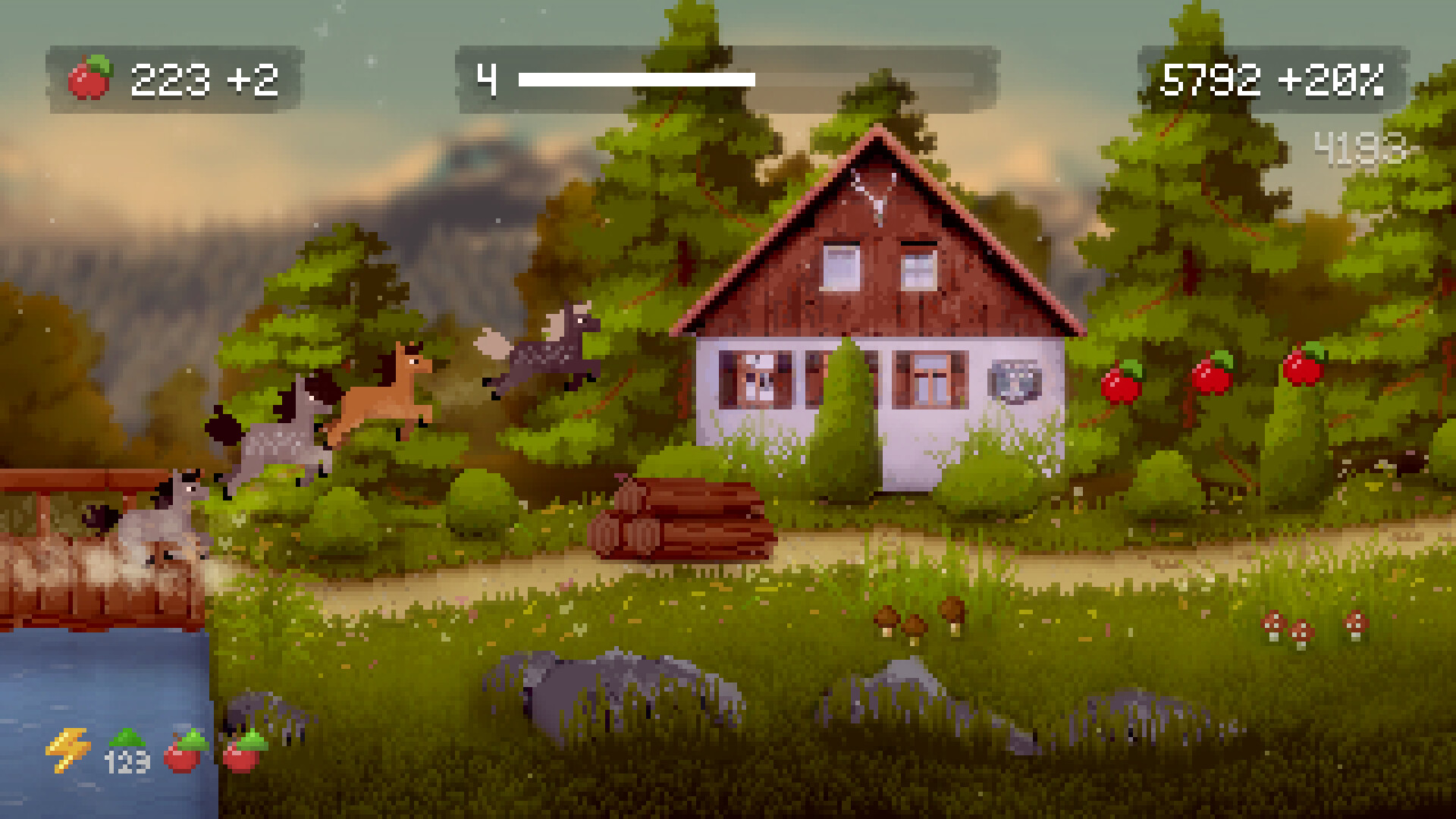Click the middle apple hanging by the hedge
The width and height of the screenshot is (1456, 819).
pos(1213,372)
